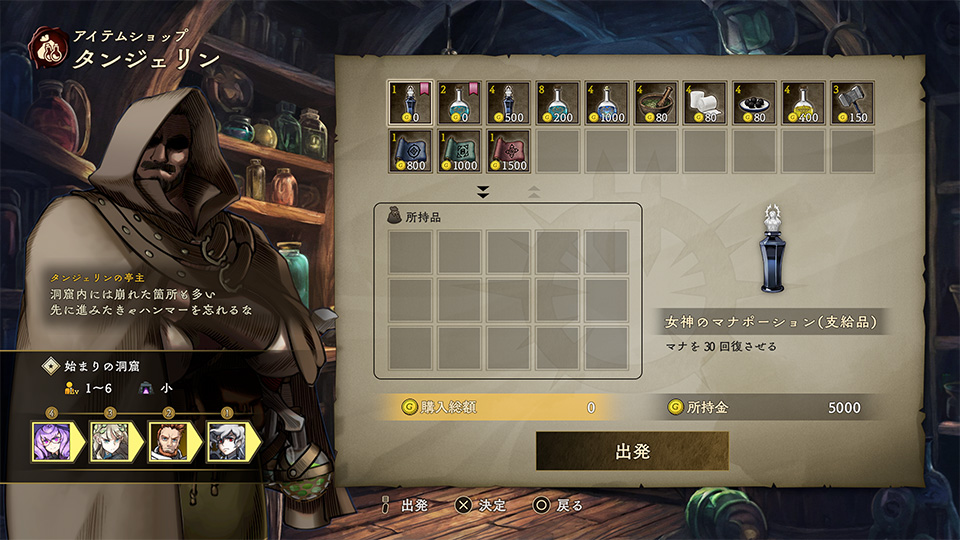Click the down arrow below the shop list

pos(483,191)
